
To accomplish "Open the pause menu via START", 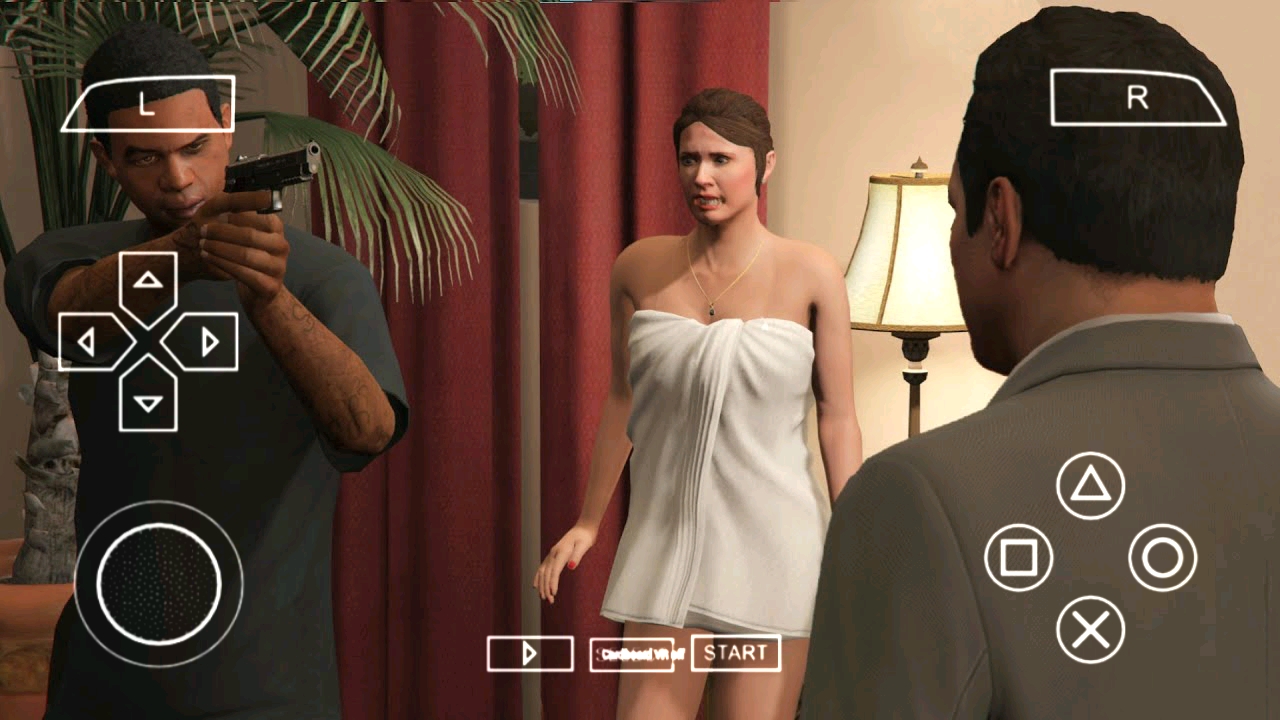I will point(738,654).
